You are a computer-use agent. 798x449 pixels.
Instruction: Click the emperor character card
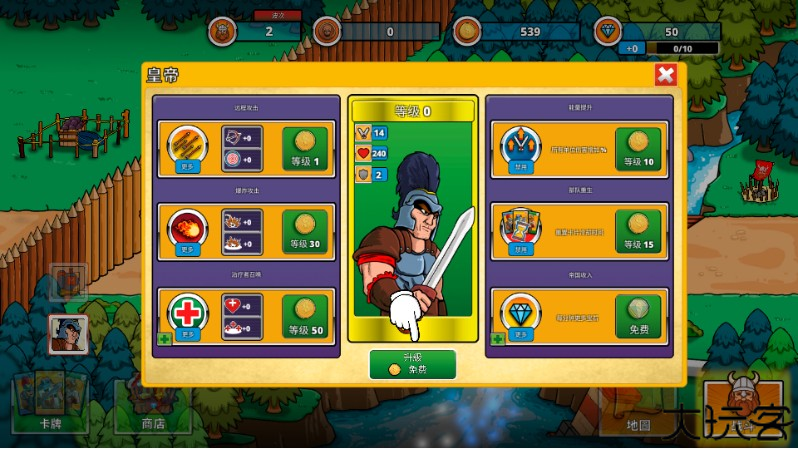tap(412, 230)
